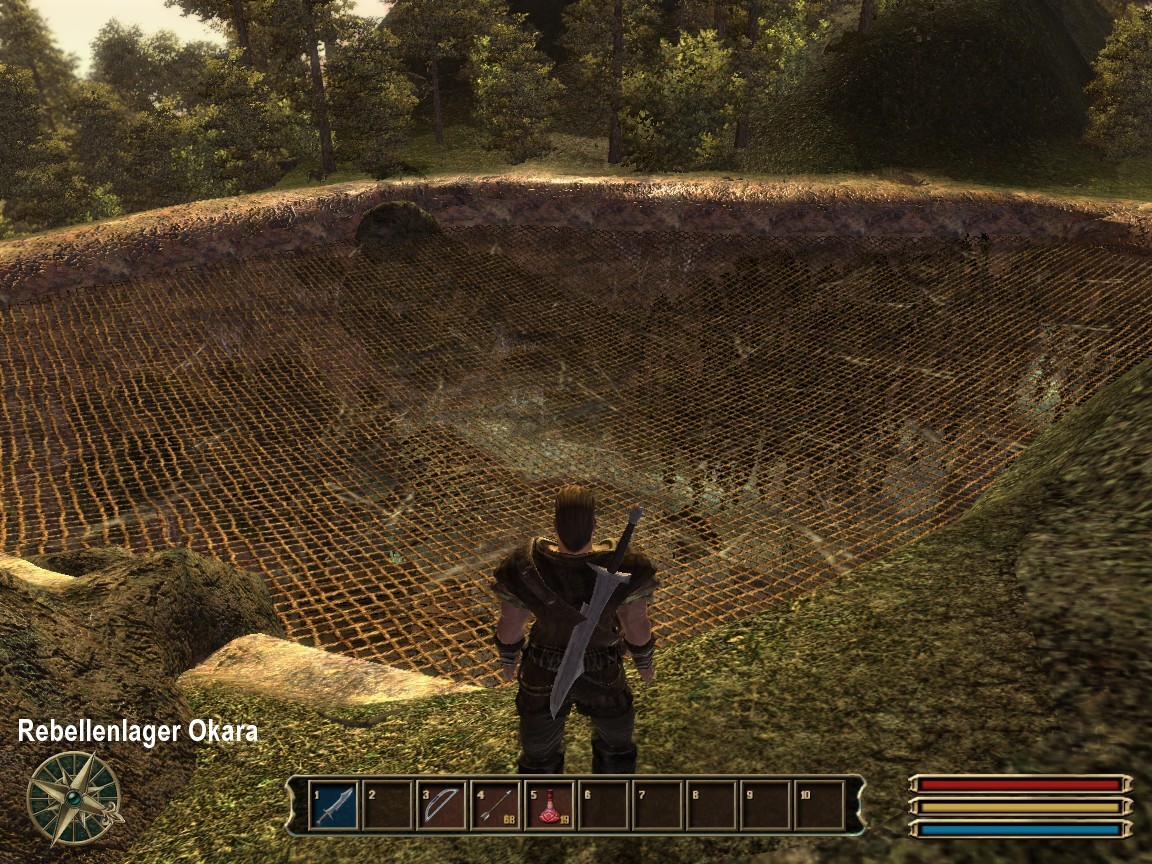Use the red potion in the quickbar
Image resolution: width=1152 pixels, height=864 pixels.
(x=549, y=806)
